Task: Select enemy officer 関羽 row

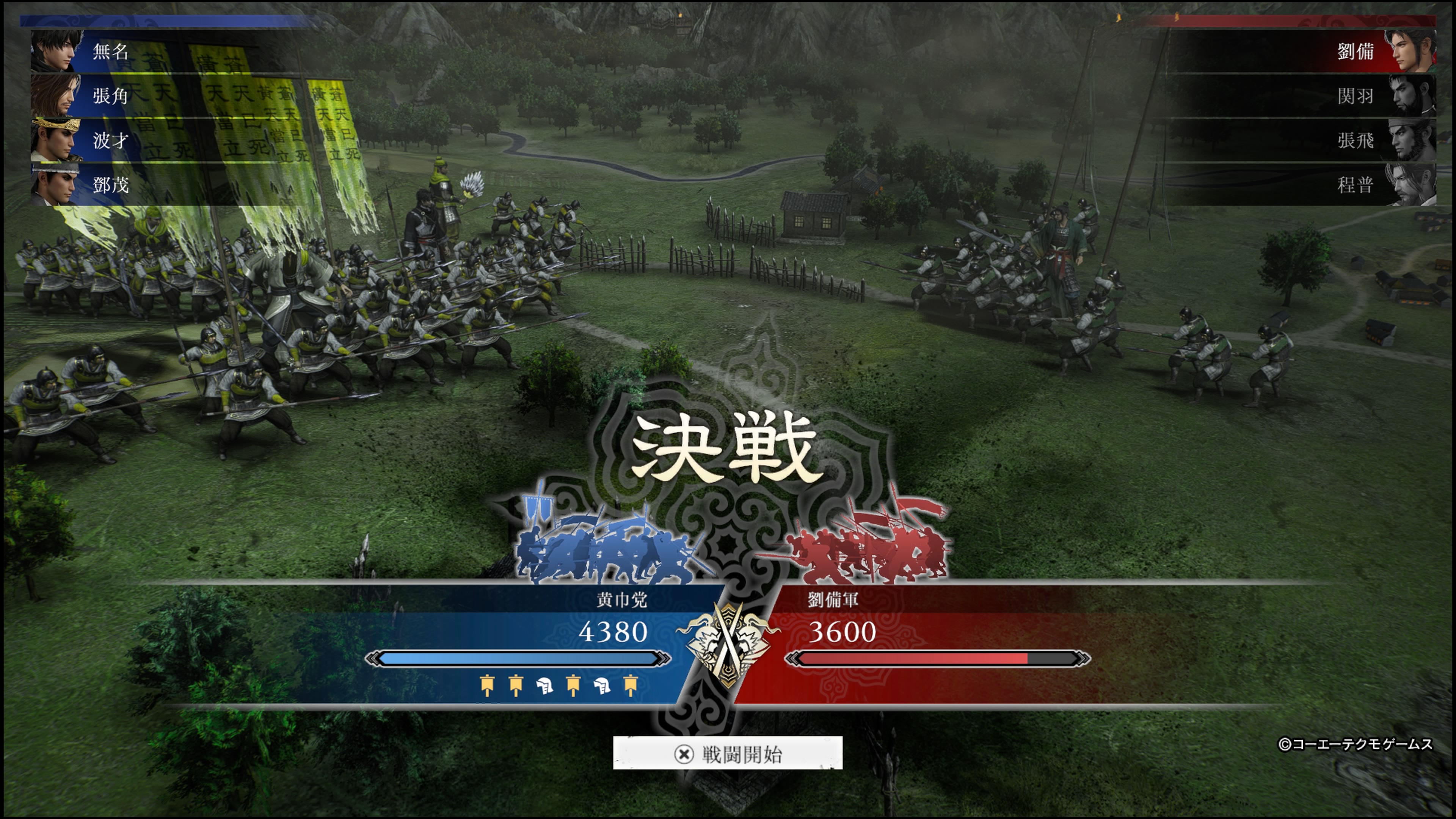Action: 1356,96
